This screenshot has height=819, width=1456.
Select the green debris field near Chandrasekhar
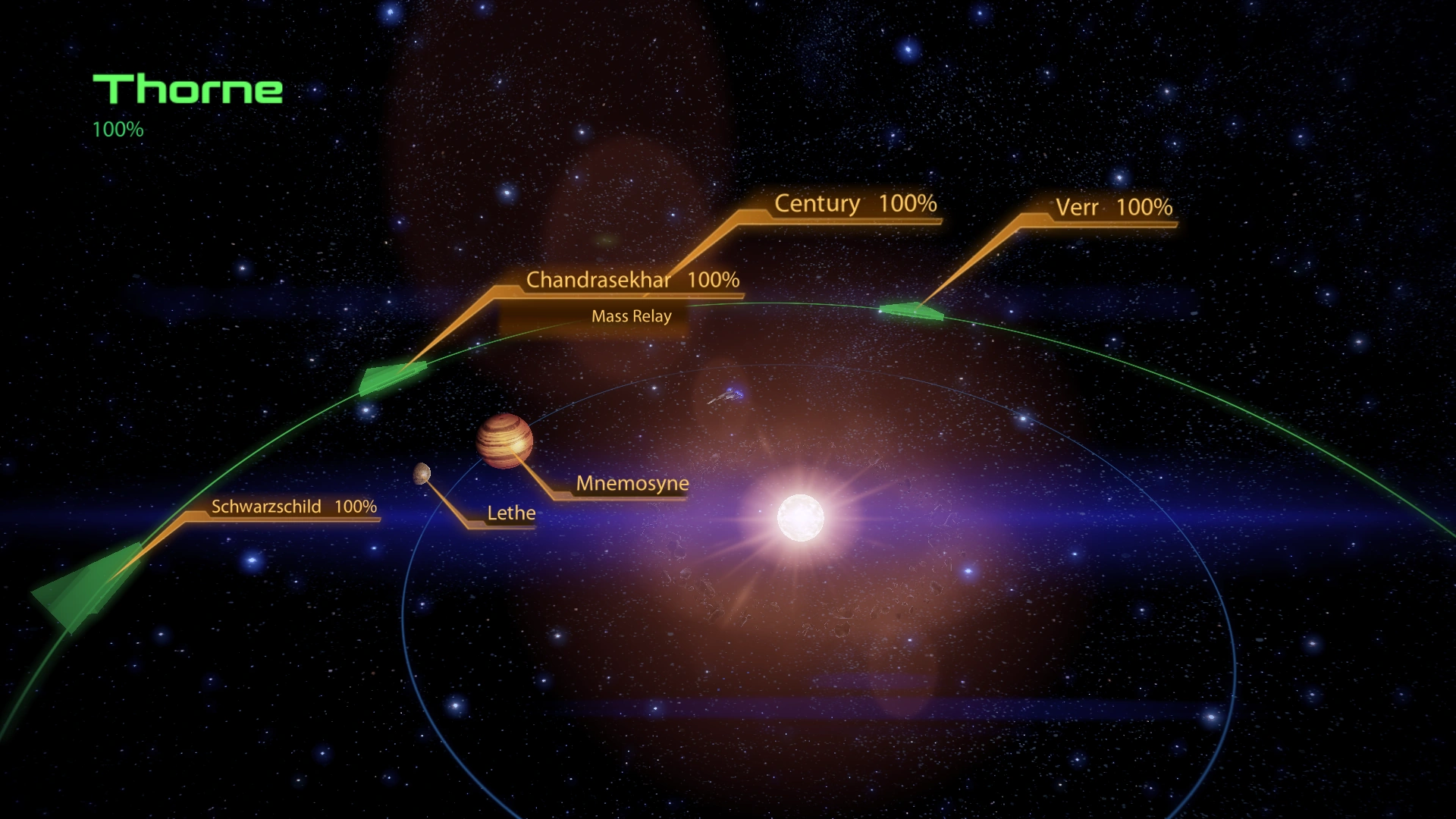coord(391,378)
